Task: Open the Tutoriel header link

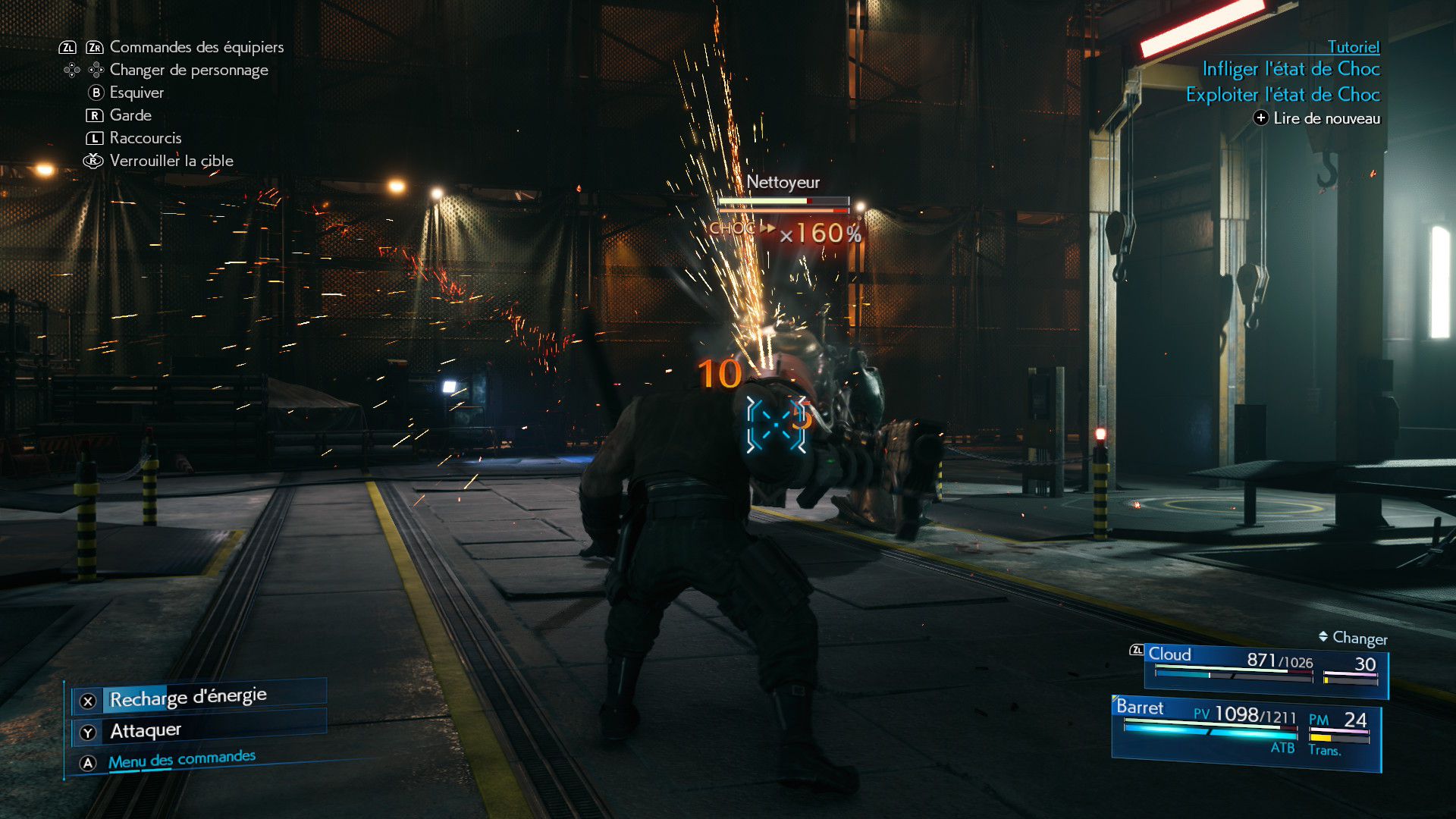Action: 1353,47
